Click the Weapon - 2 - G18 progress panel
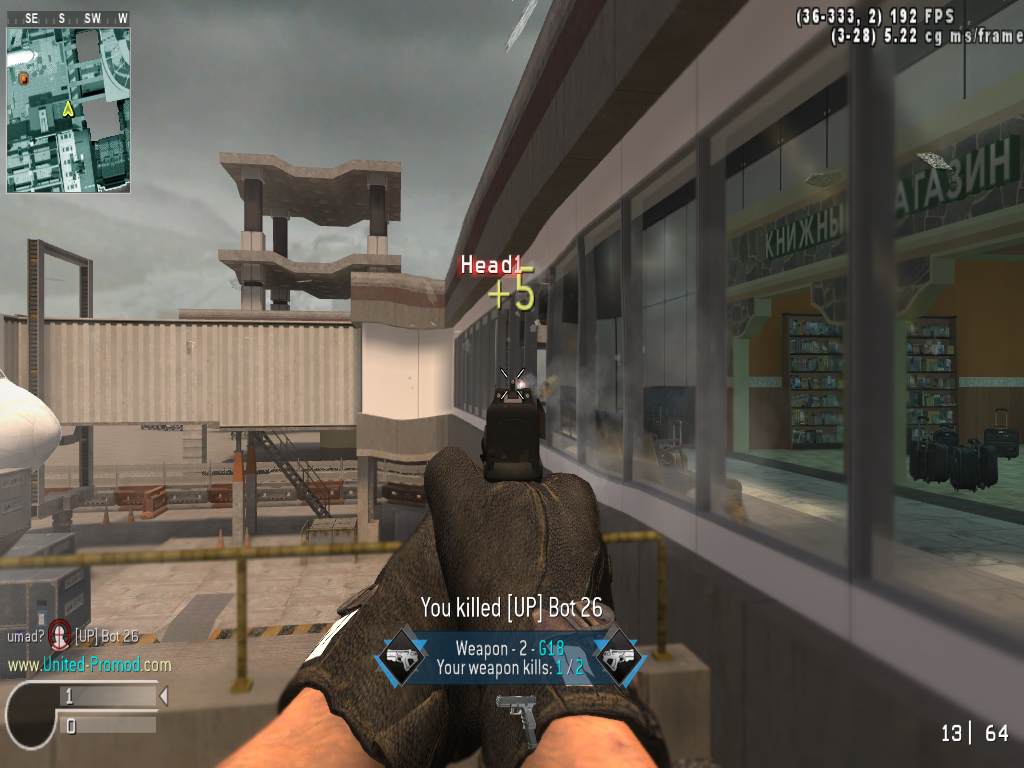 [510, 657]
